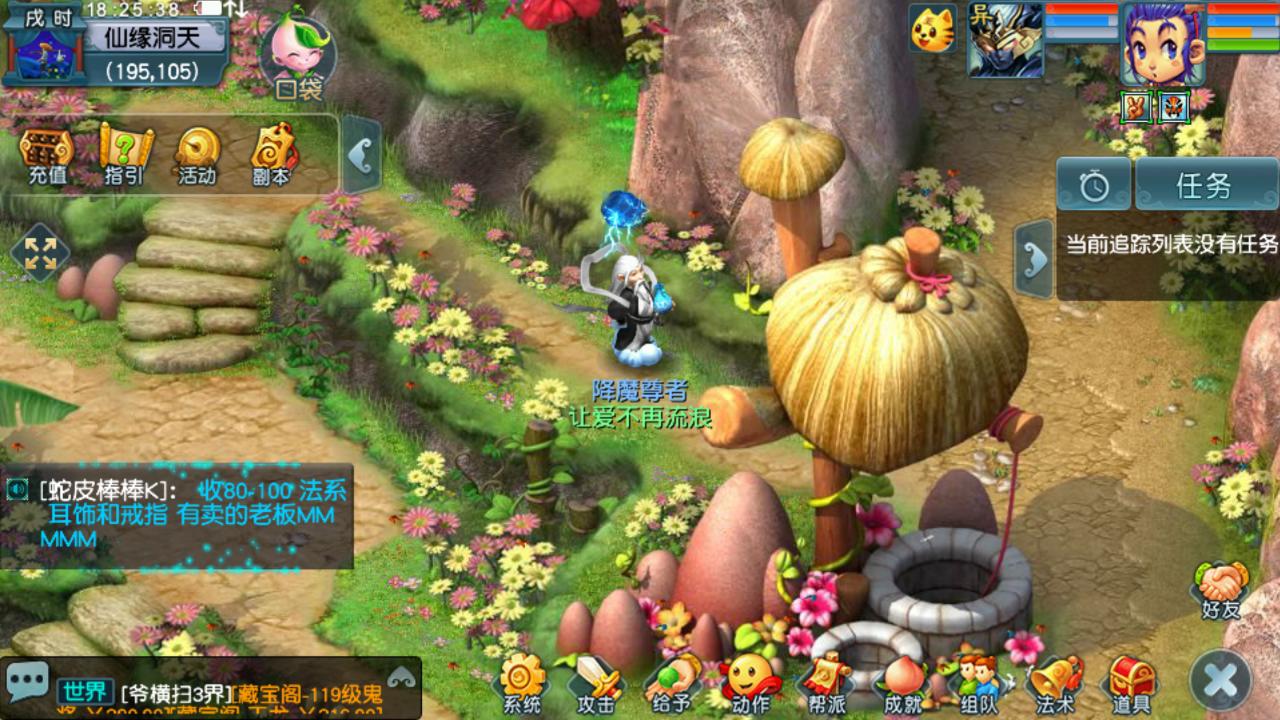
Task: Open the 充值 recharge treasure chest
Action: point(47,155)
